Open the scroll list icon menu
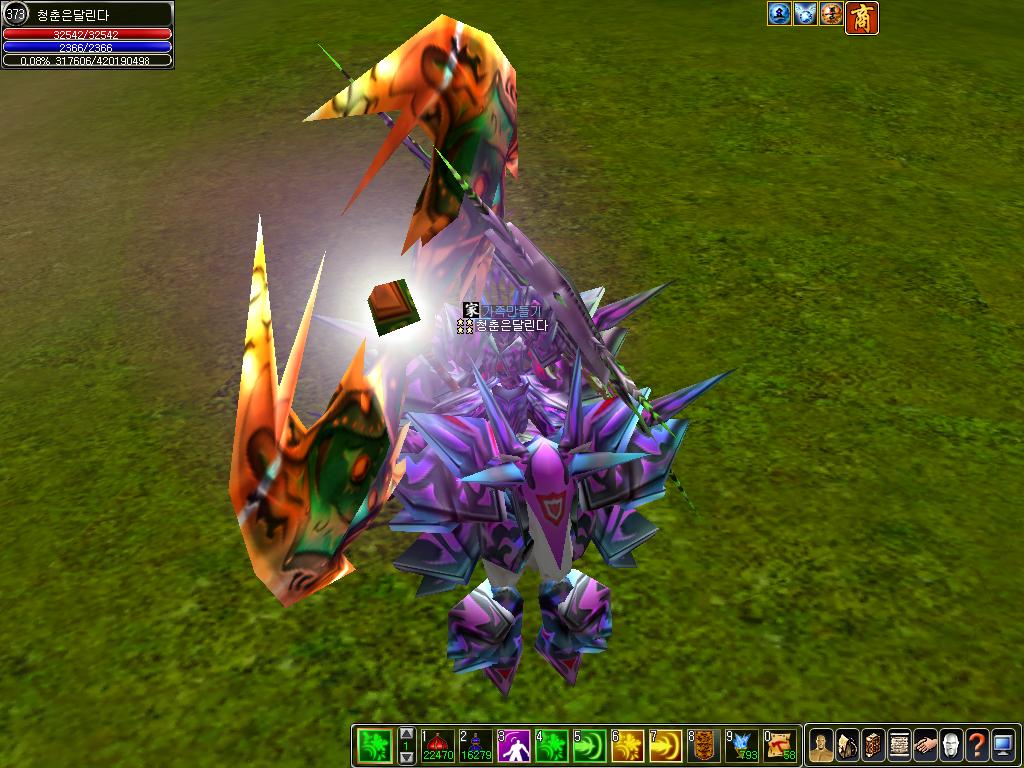1024x768 pixels. 899,745
